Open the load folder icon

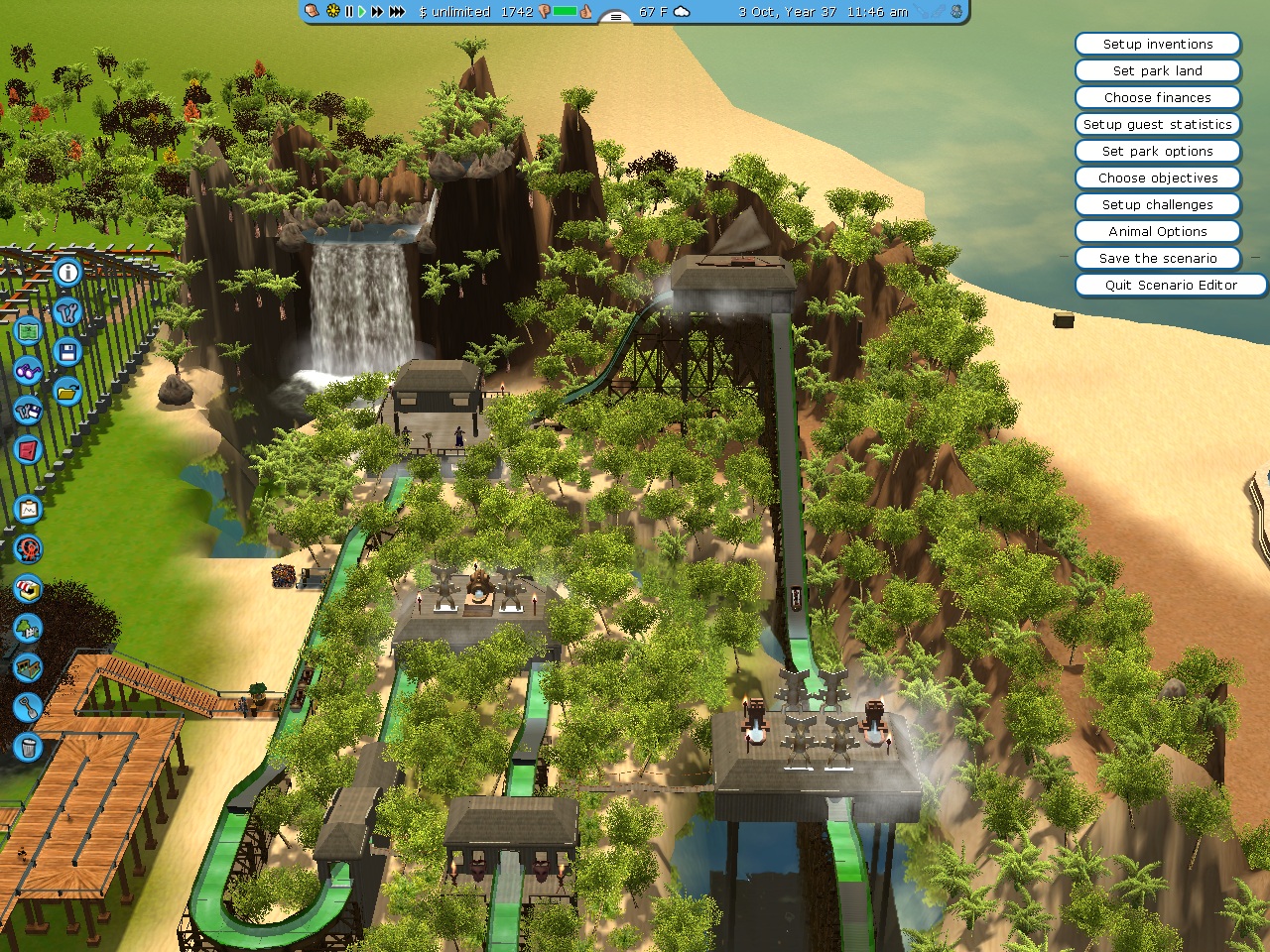[x=67, y=391]
